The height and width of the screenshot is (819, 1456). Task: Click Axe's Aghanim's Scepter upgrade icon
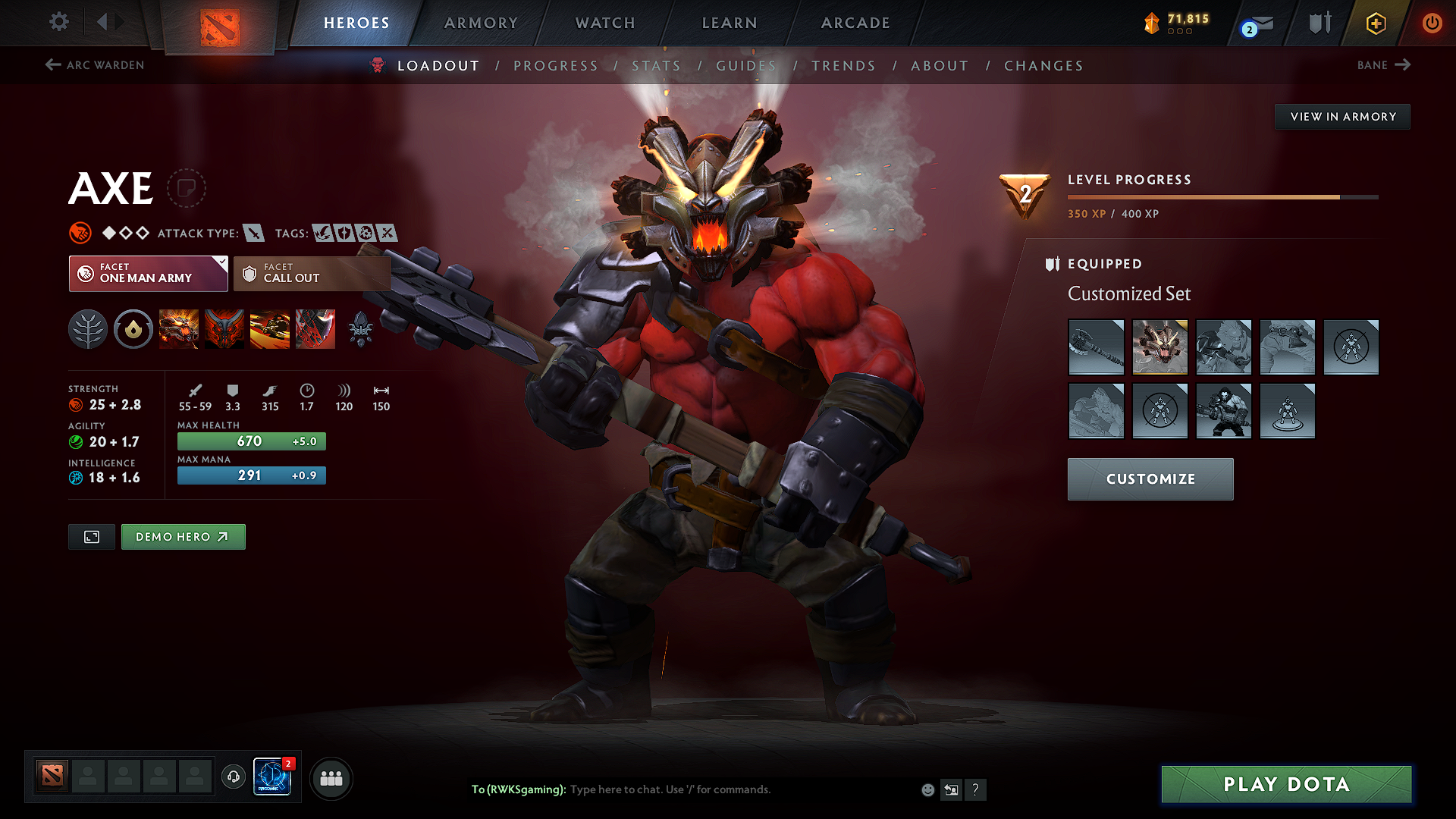click(x=361, y=329)
